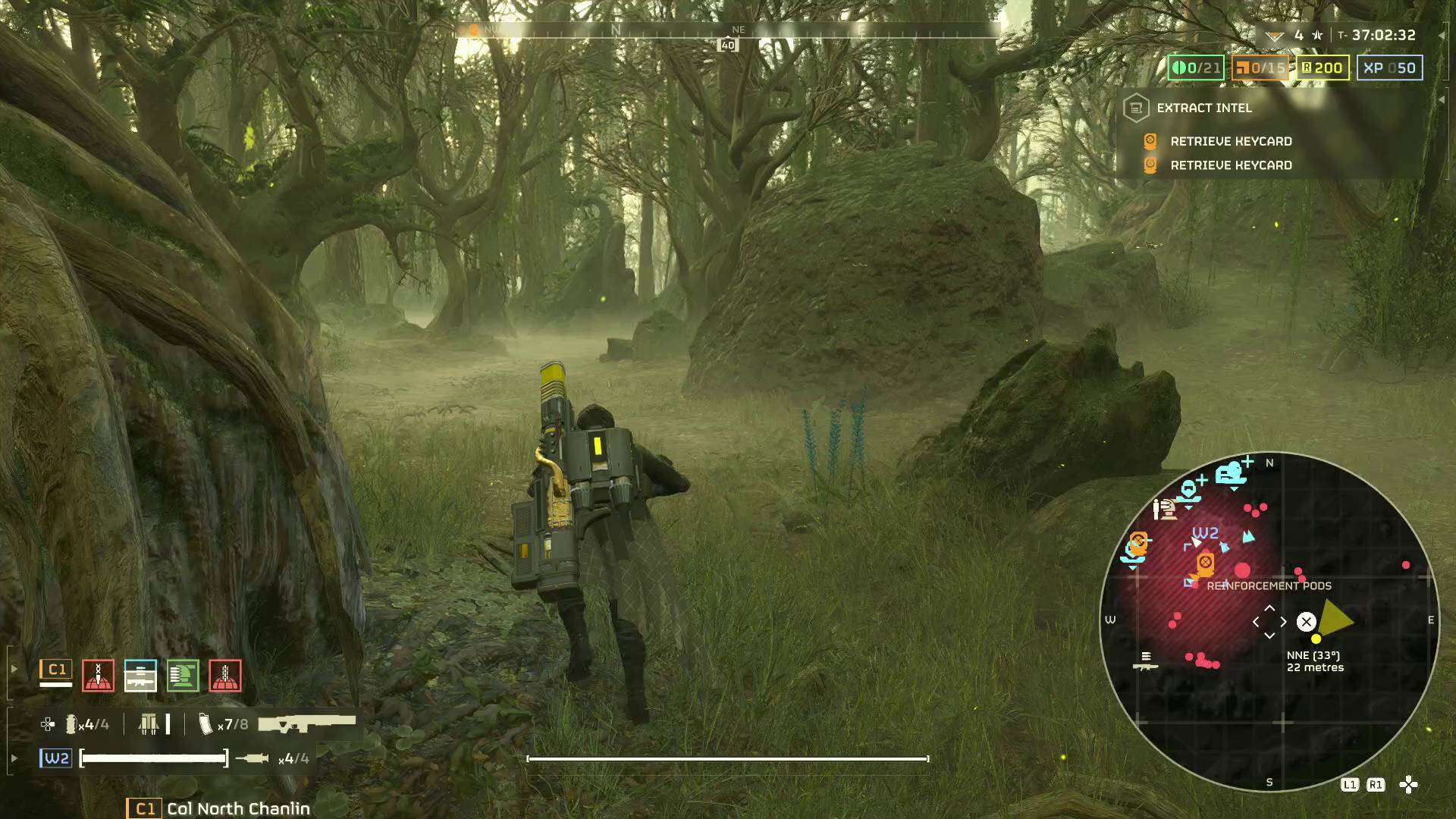1456x819 pixels.
Task: Click the hexagonal Extract Intel mission icon
Action: [1137, 108]
